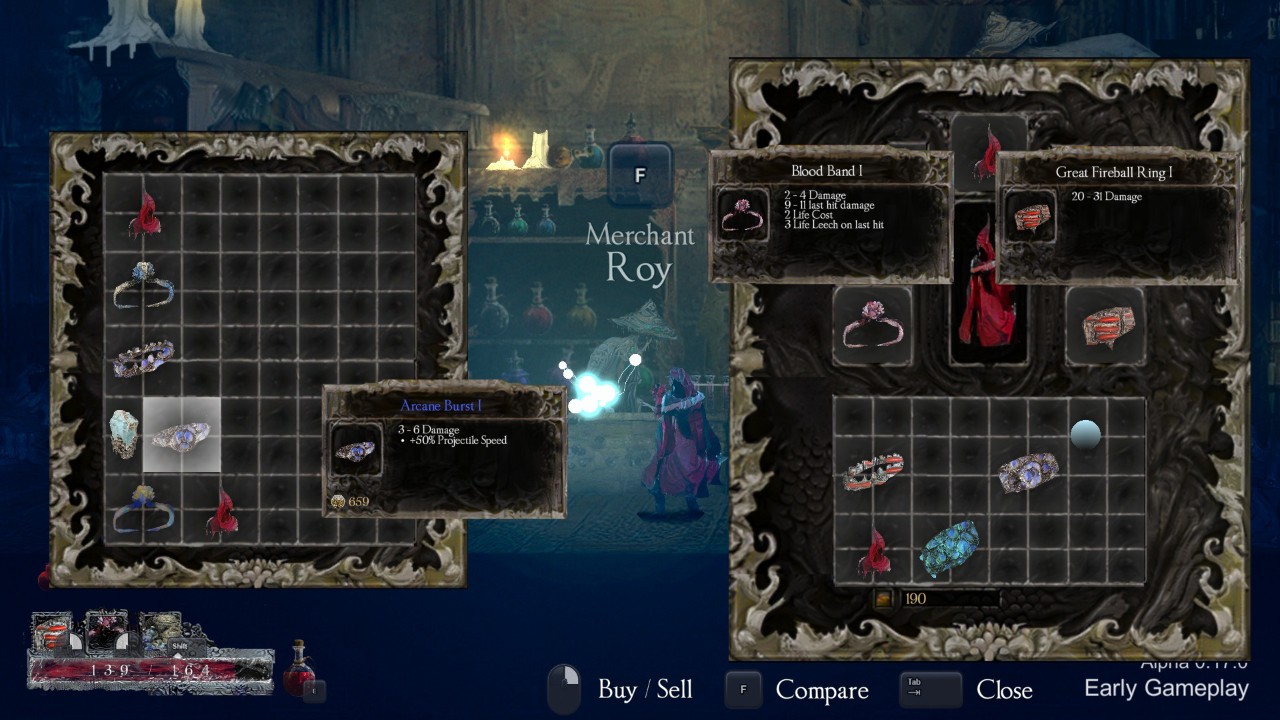The height and width of the screenshot is (720, 1280).
Task: Select the red striped ring in your inventory
Action: (x=873, y=472)
